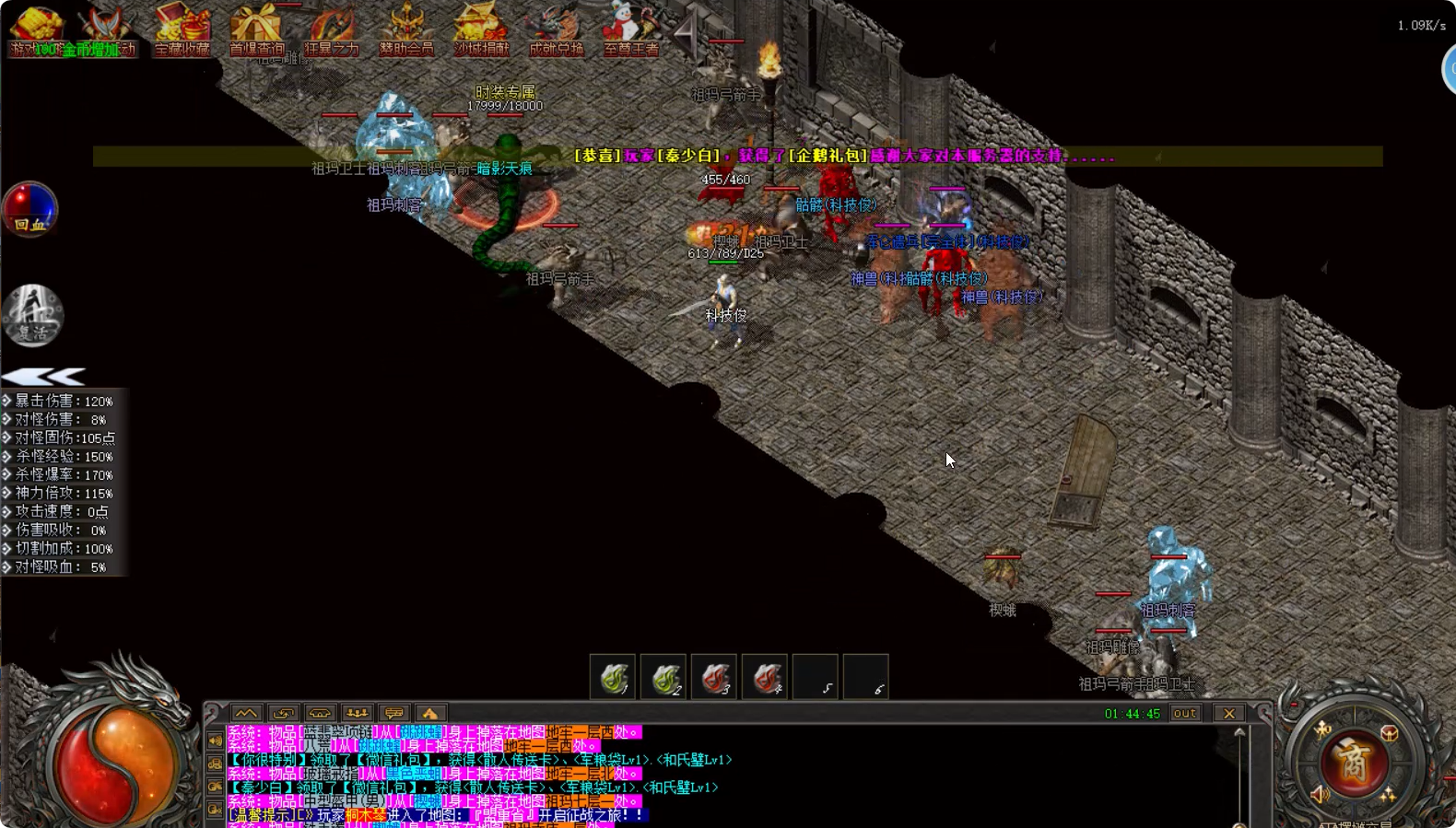The width and height of the screenshot is (1456, 828).
Task: Use the 回血 healing orb
Action: tap(29, 210)
